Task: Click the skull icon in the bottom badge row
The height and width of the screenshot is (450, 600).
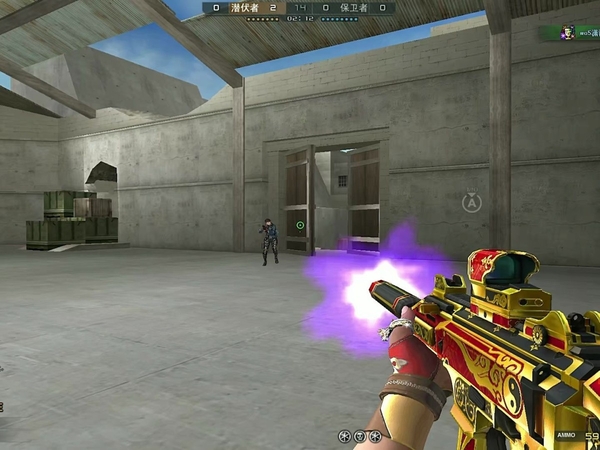Action: coord(359,436)
